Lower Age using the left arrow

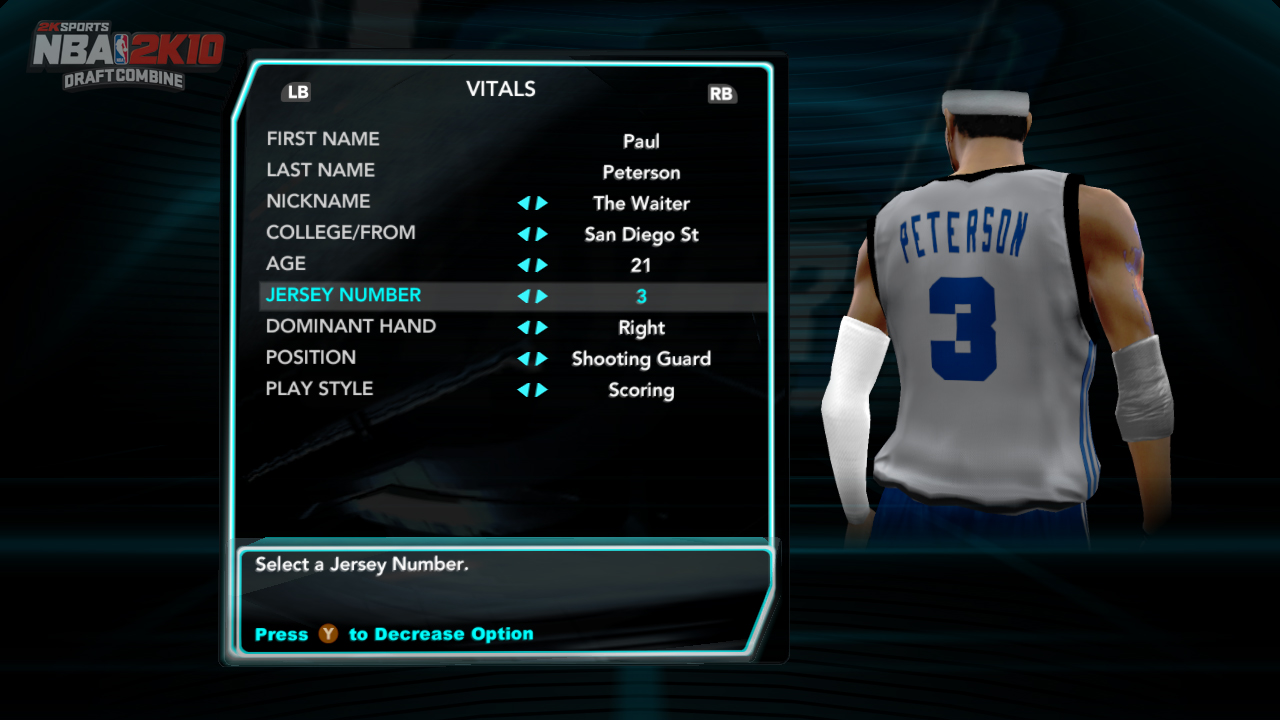523,265
